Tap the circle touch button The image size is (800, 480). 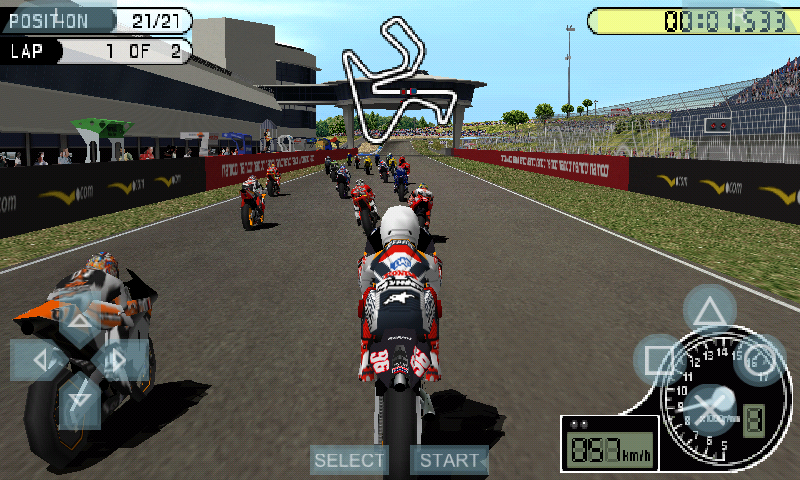(760, 361)
